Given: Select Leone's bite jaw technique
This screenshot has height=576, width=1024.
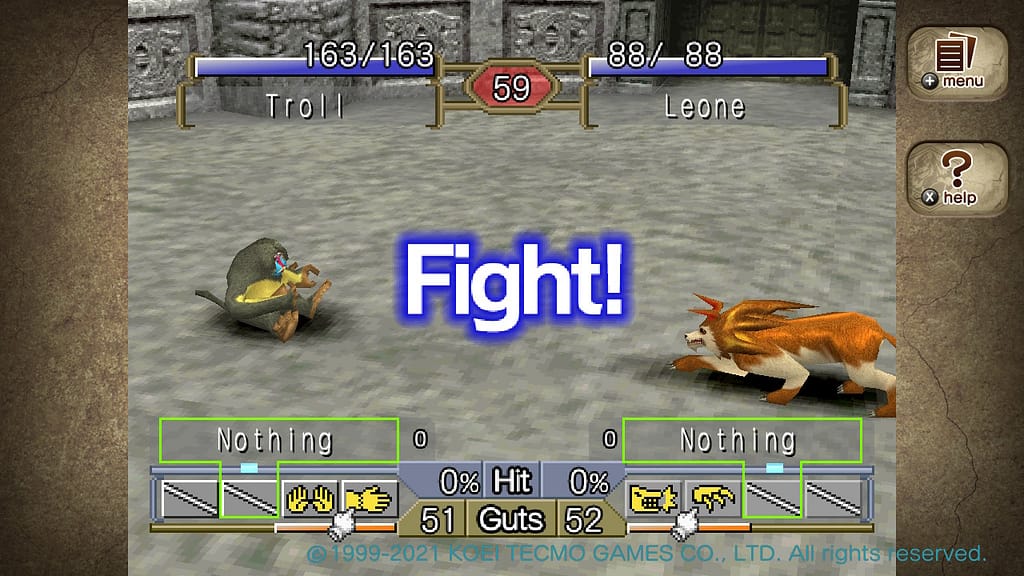Looking at the screenshot, I should pos(653,497).
